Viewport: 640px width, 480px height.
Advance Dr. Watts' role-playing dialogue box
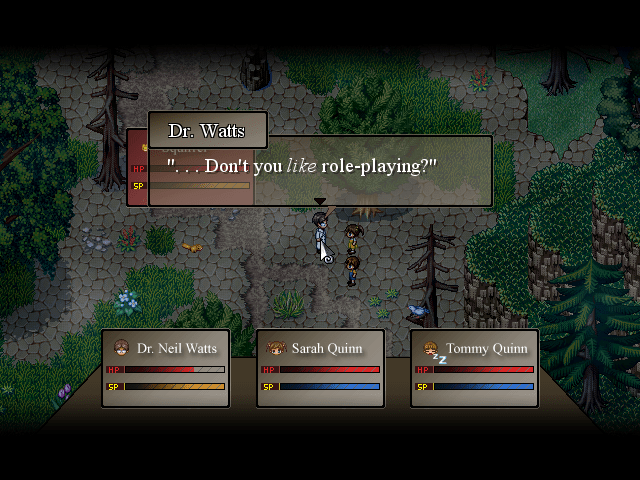(x=320, y=171)
